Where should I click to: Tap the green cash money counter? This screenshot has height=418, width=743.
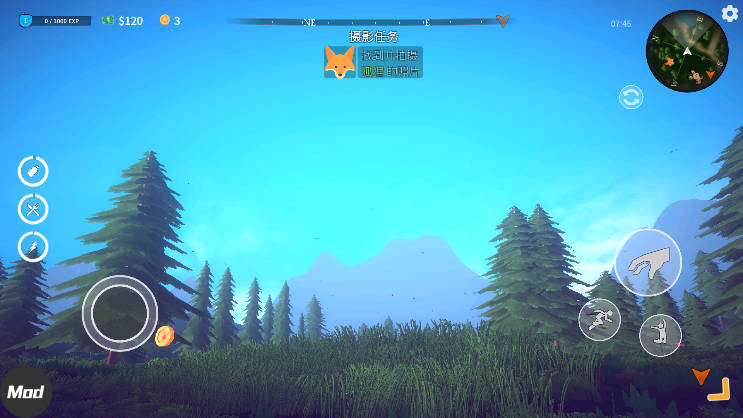[122, 20]
